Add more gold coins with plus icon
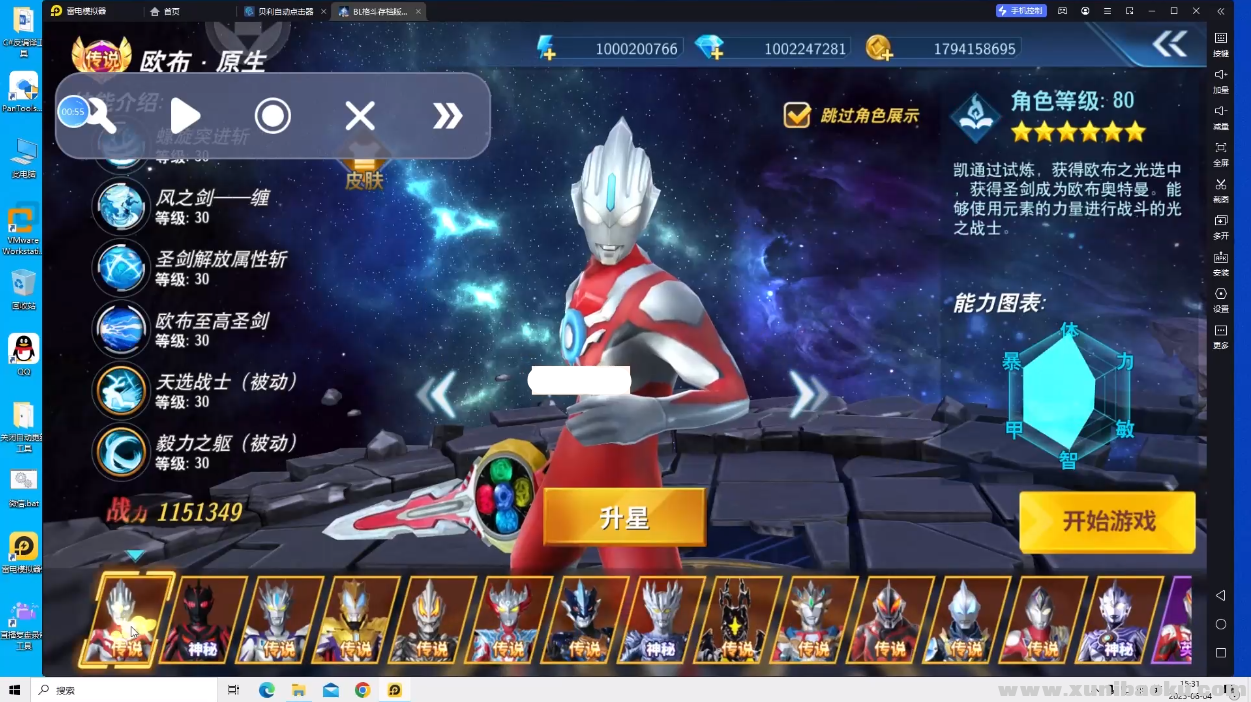 tap(879, 48)
